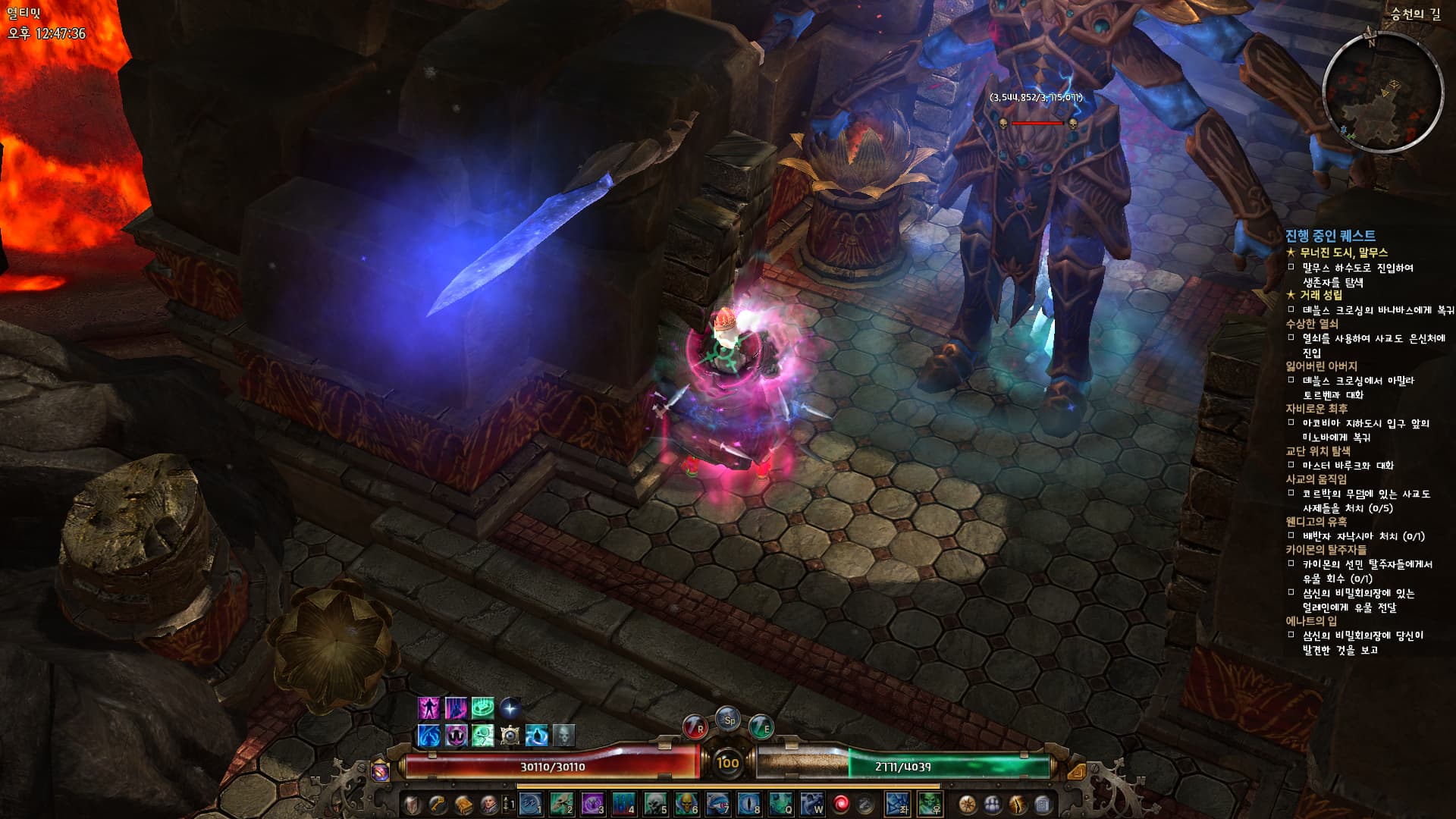Open the shield character sheet button
The image size is (1456, 819).
pos(412,804)
